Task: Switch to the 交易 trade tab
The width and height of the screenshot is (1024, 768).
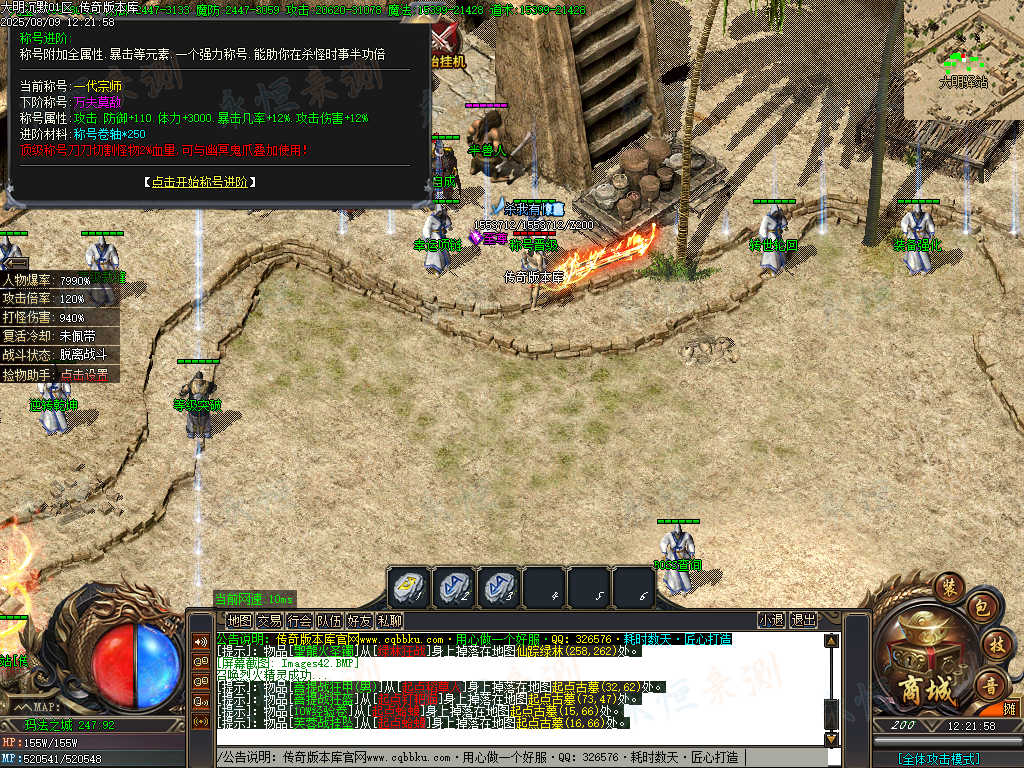Action: [x=269, y=621]
